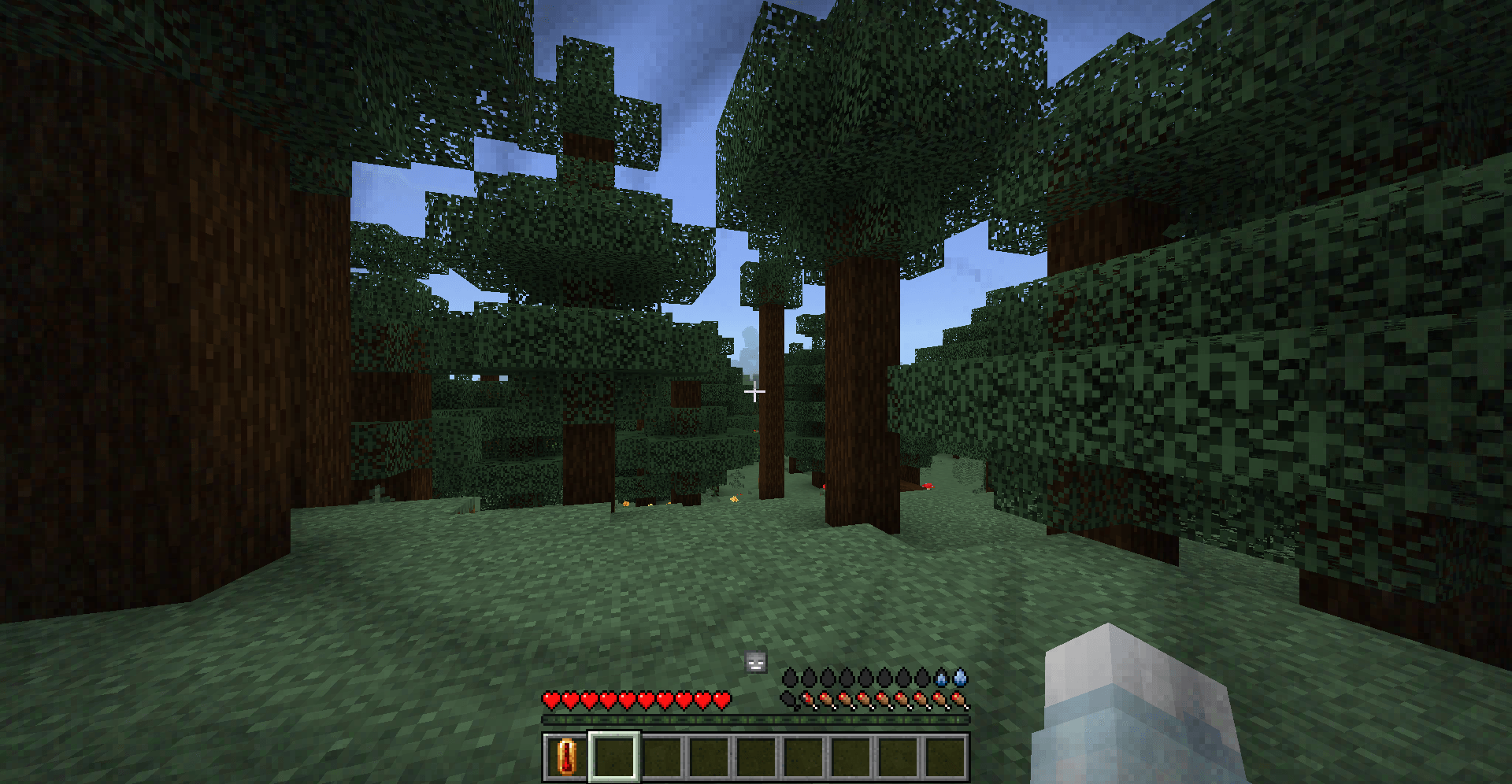Click the leftmost red heart in the health bar

(x=551, y=701)
